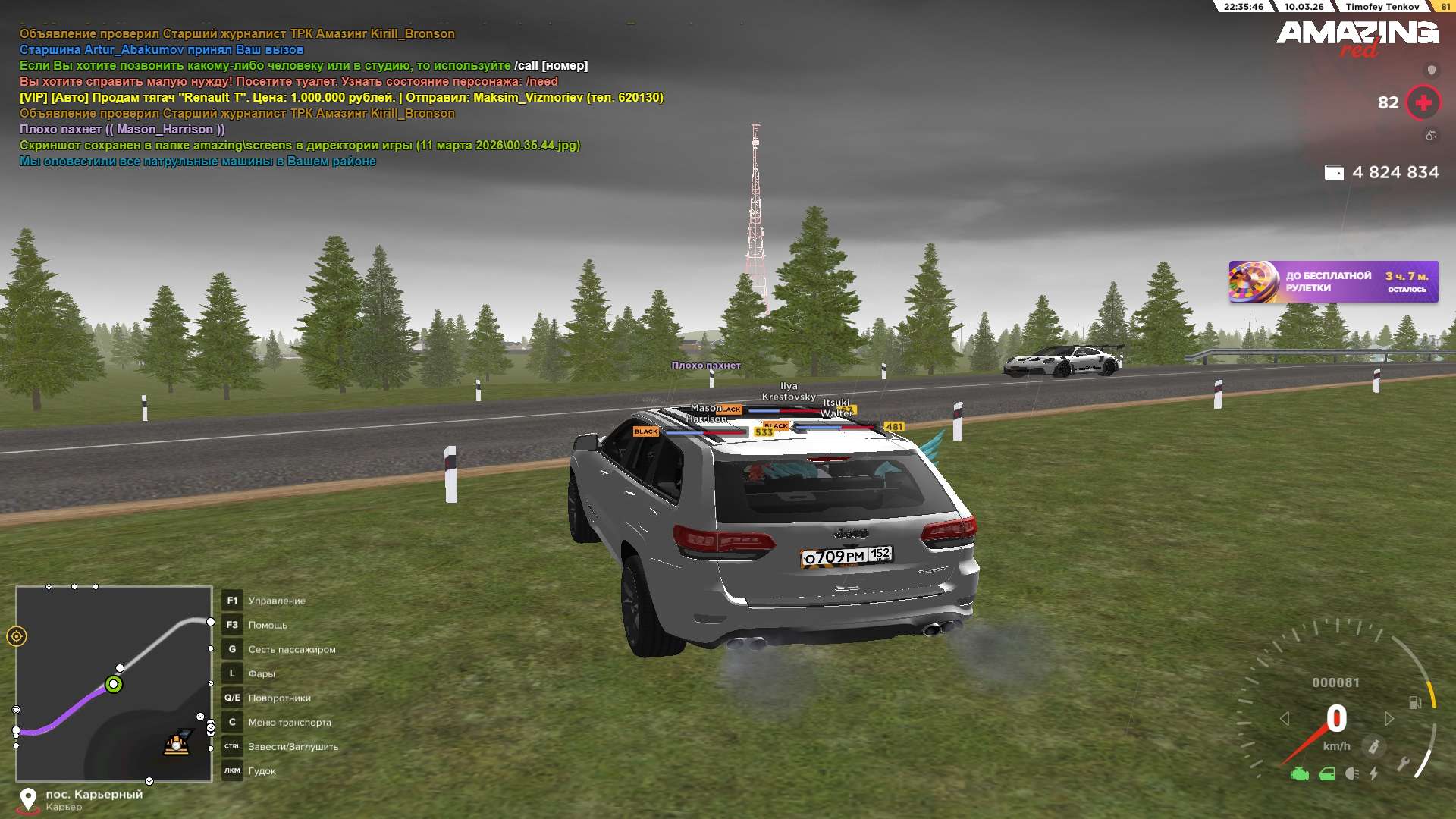Click the red health plus icon

click(x=1423, y=102)
